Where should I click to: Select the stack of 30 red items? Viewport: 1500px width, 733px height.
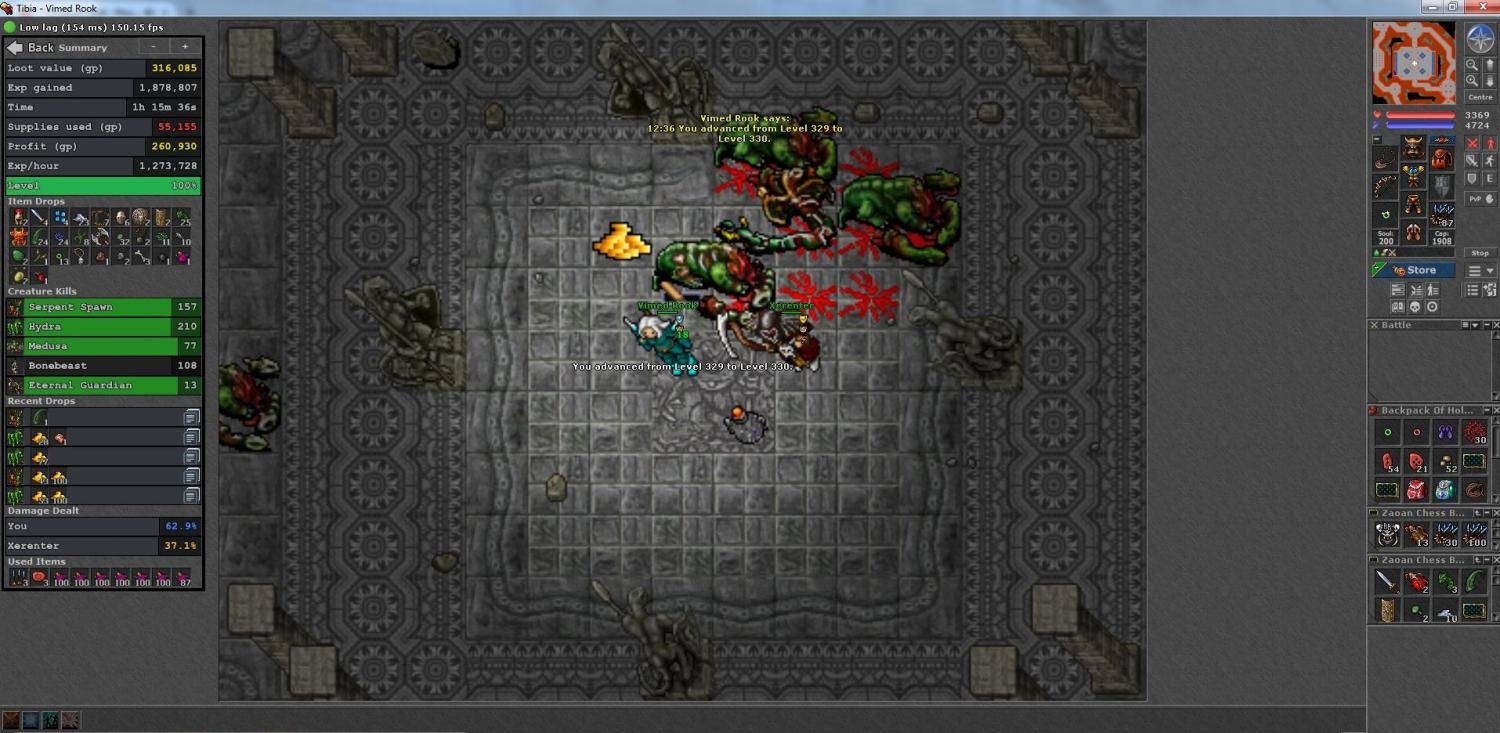pyautogui.click(x=1474, y=433)
